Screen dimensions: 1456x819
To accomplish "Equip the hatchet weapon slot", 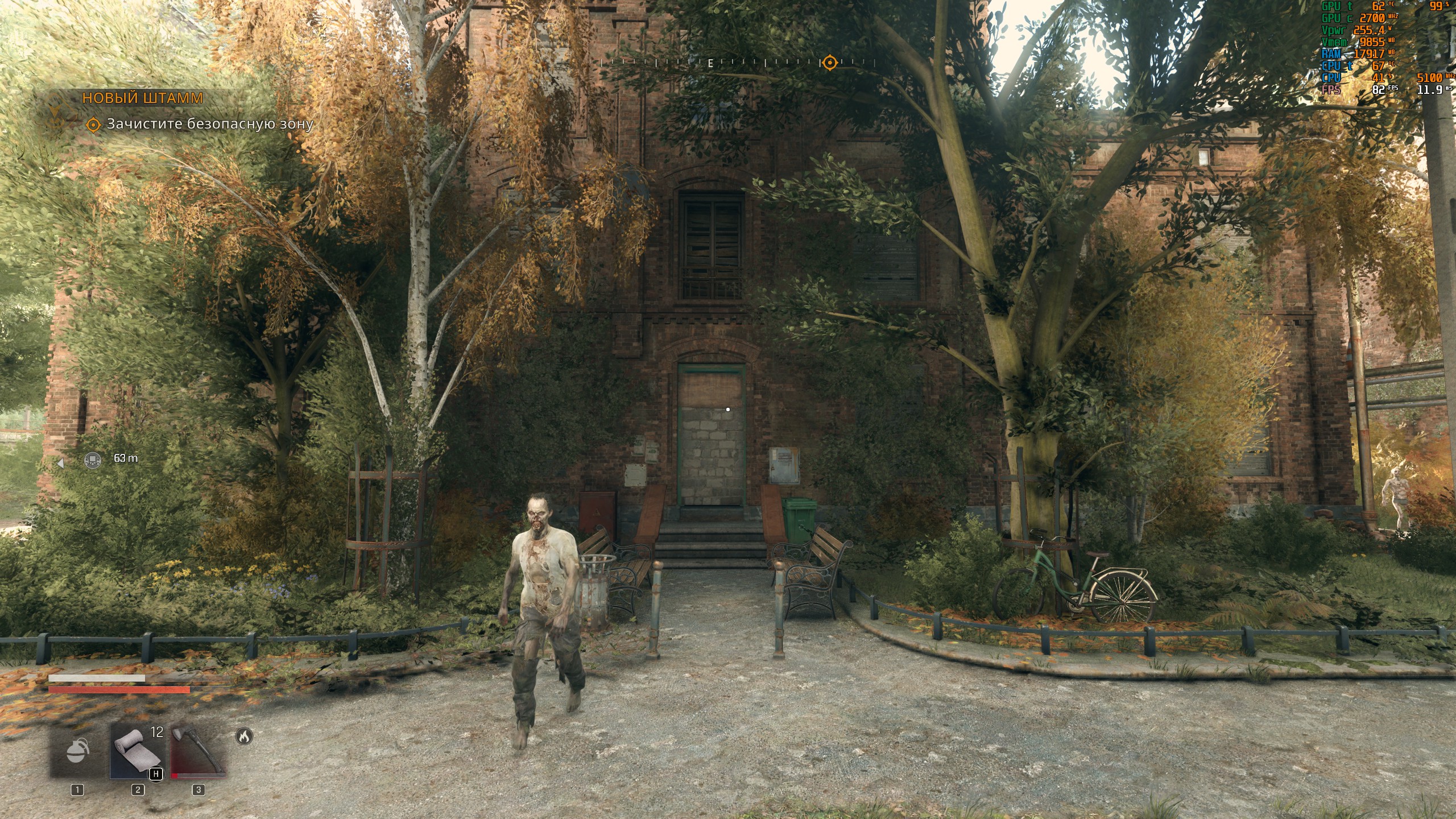I will tap(198, 750).
